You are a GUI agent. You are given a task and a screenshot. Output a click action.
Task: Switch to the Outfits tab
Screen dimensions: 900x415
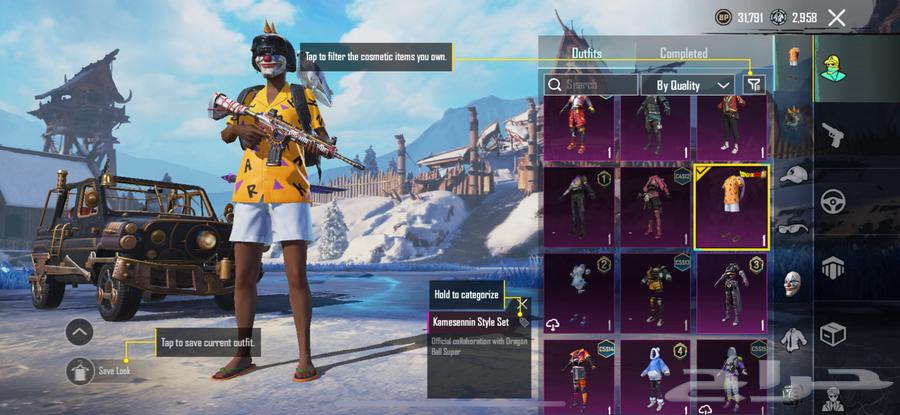(587, 53)
